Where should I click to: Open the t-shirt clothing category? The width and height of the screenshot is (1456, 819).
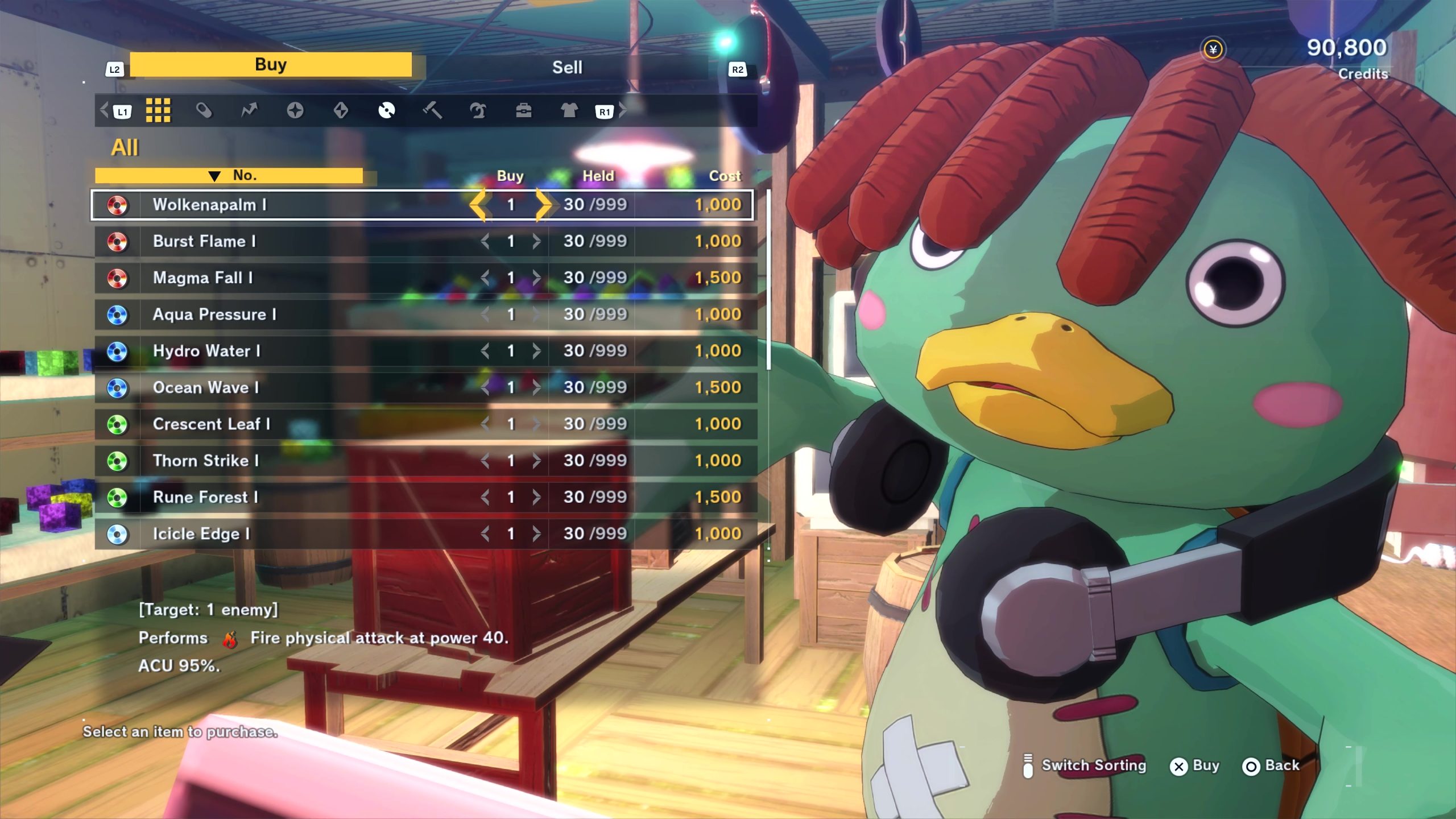[569, 110]
